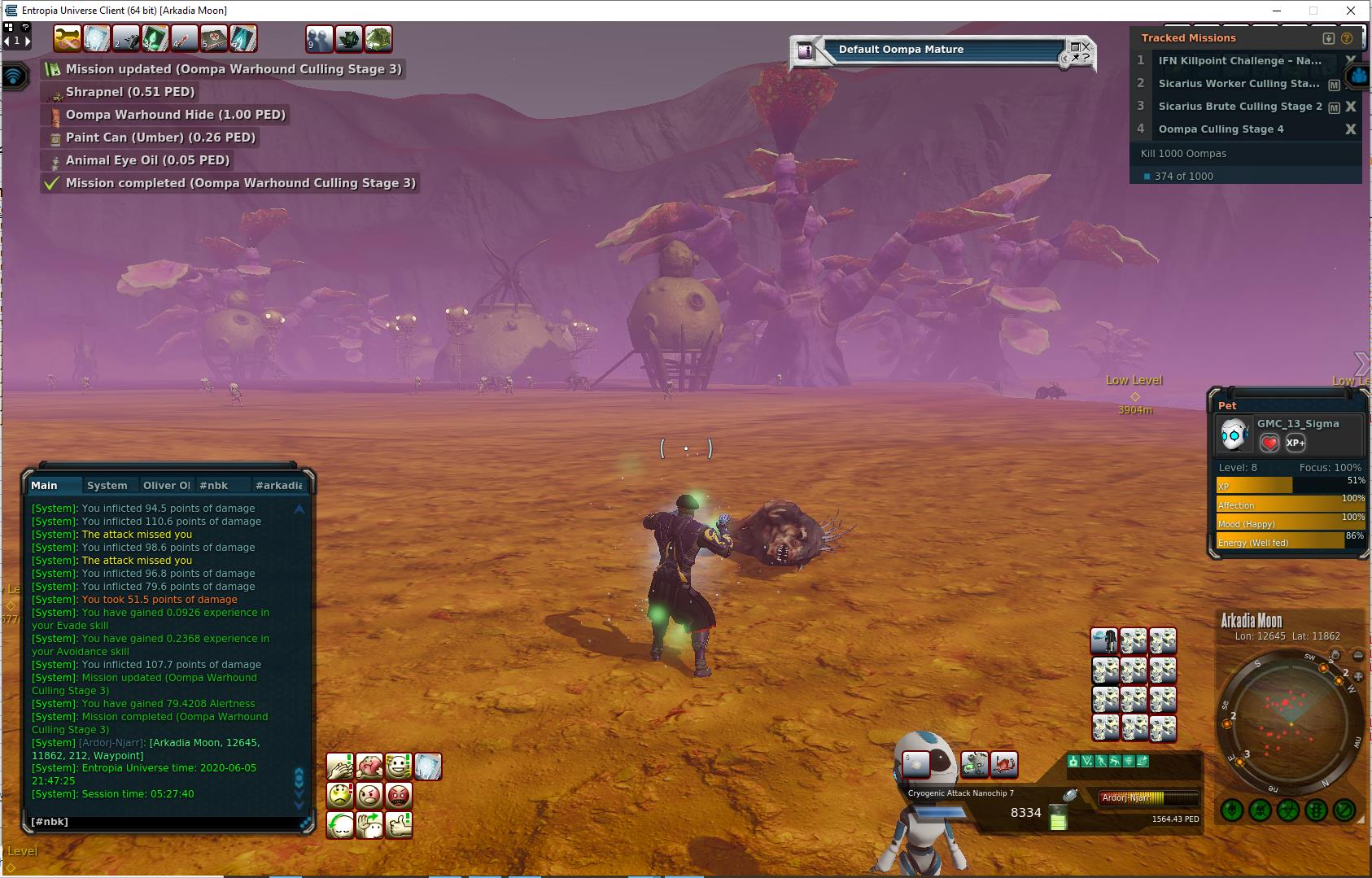Use the thumbs-up emote icon
This screenshot has width=1372, height=878.
(399, 825)
